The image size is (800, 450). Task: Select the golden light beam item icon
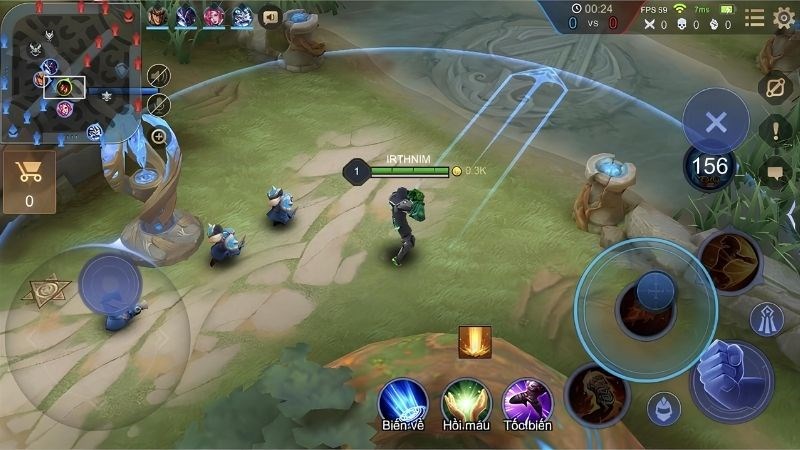click(474, 342)
